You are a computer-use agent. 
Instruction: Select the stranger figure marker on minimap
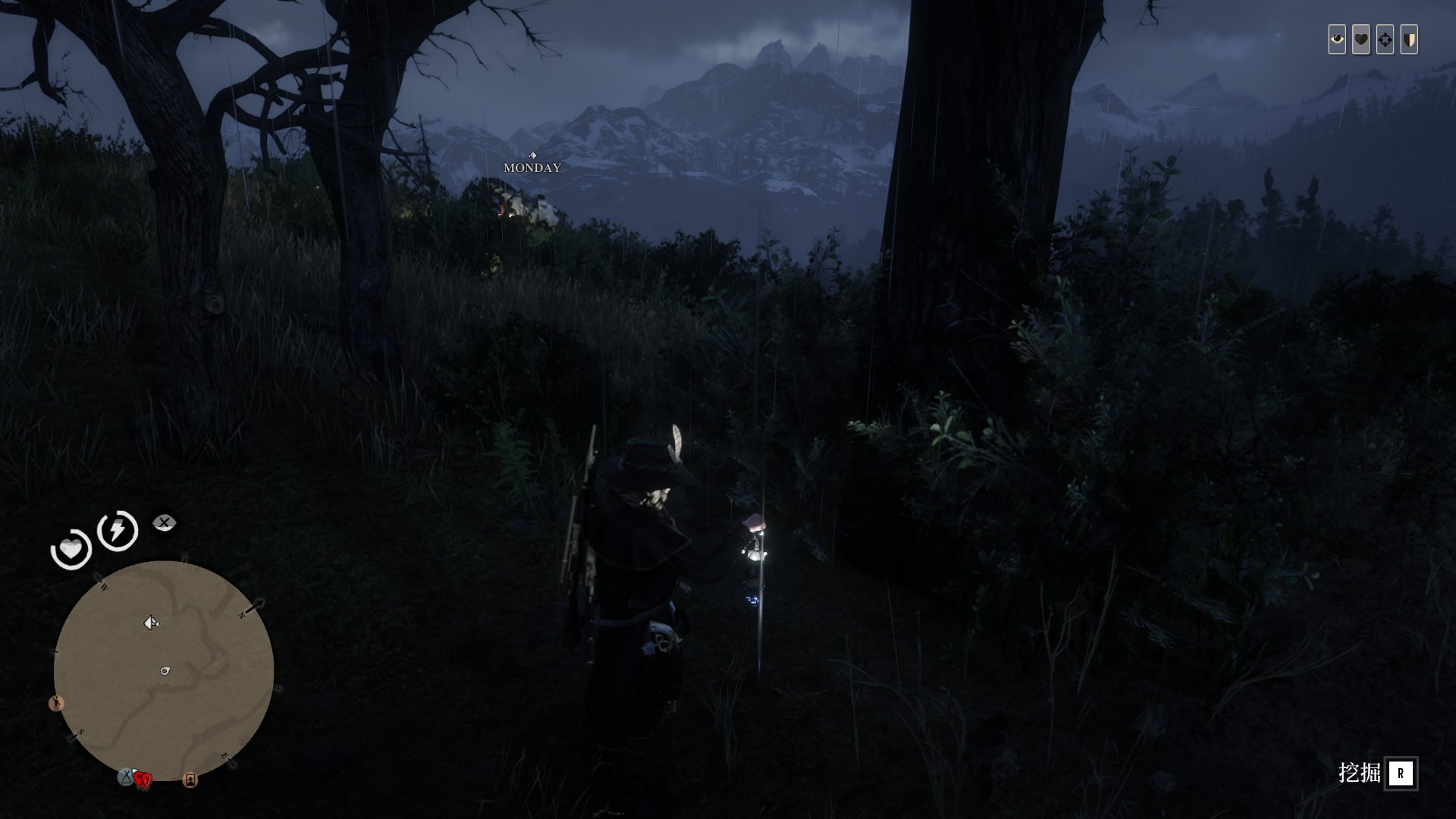tap(56, 703)
